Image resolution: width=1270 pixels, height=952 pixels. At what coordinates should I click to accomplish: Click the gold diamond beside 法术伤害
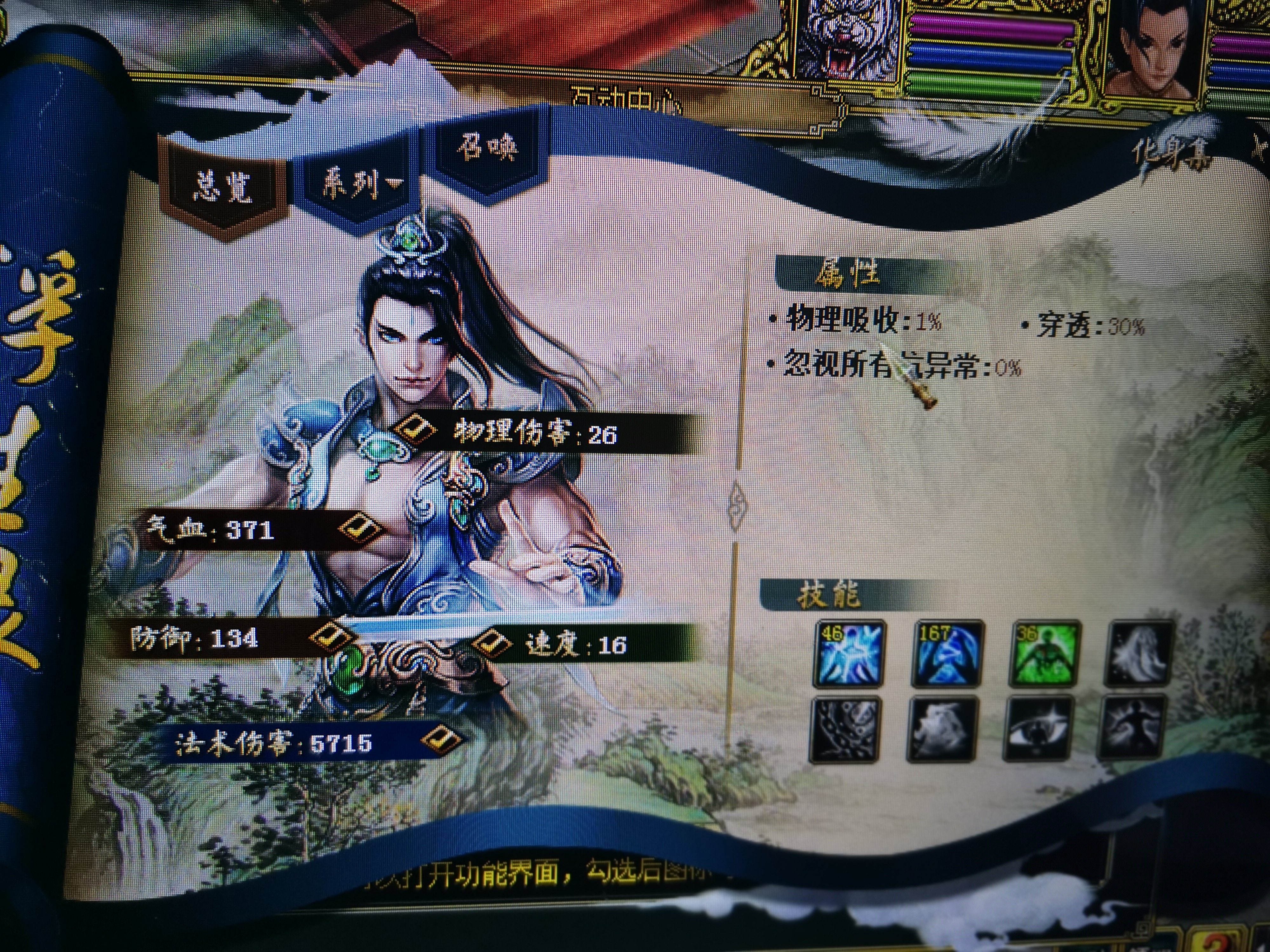pos(441,739)
